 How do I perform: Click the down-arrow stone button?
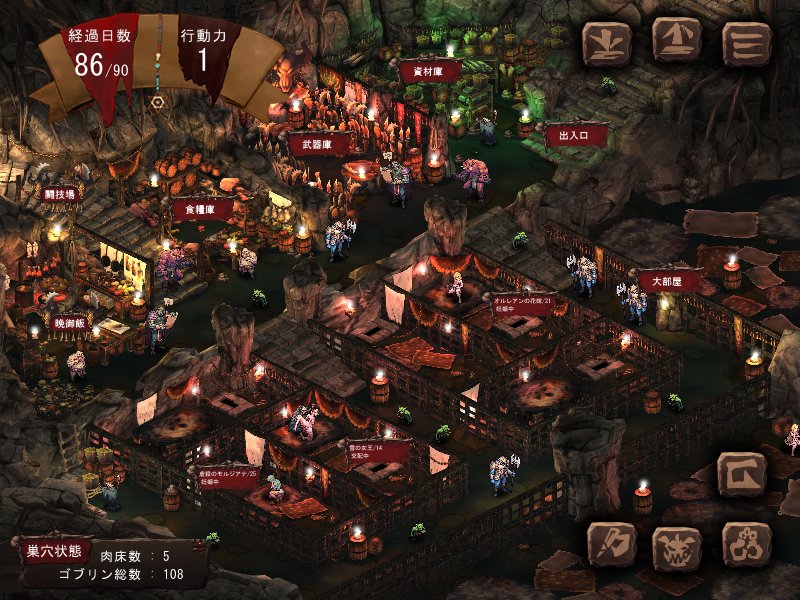pyautogui.click(x=608, y=43)
